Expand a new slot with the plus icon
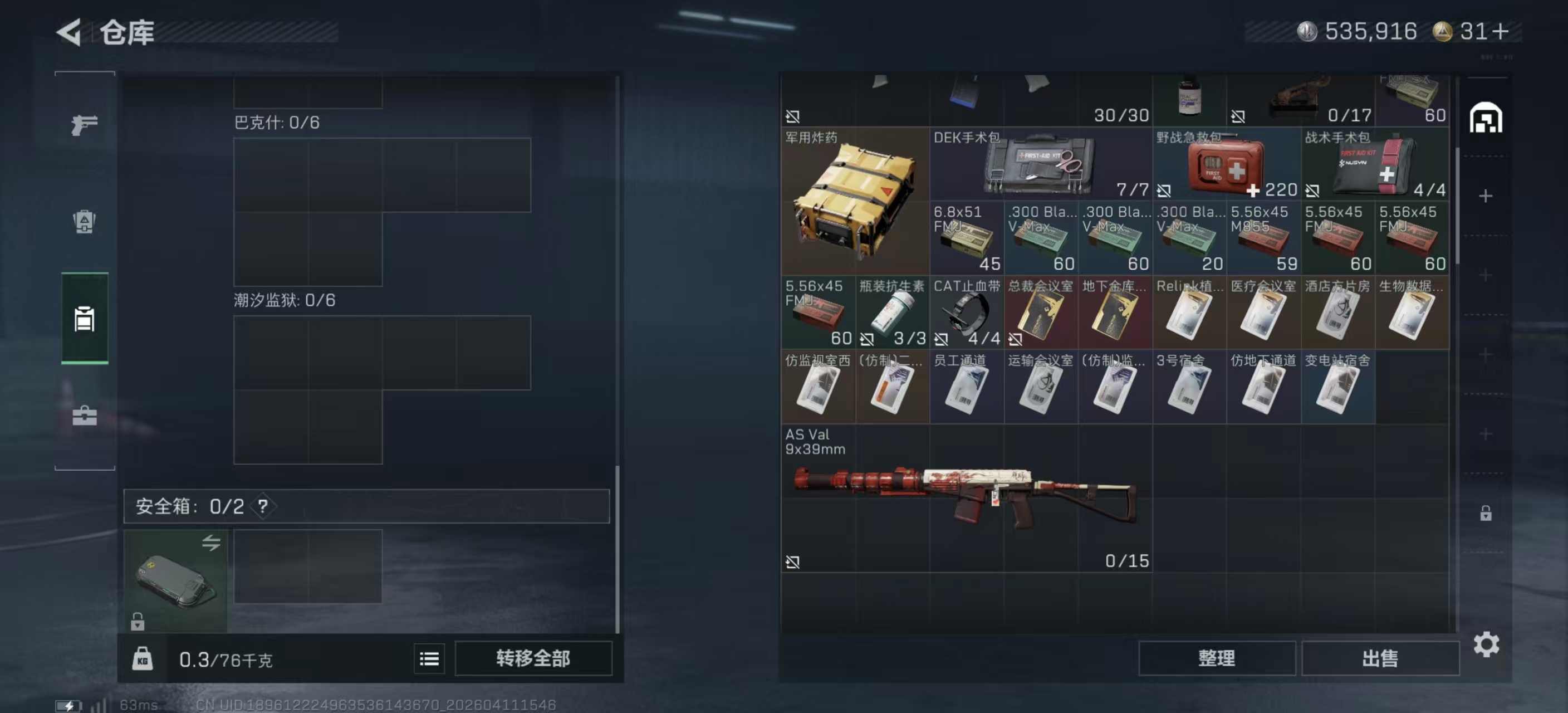1568x713 pixels. [x=1485, y=196]
